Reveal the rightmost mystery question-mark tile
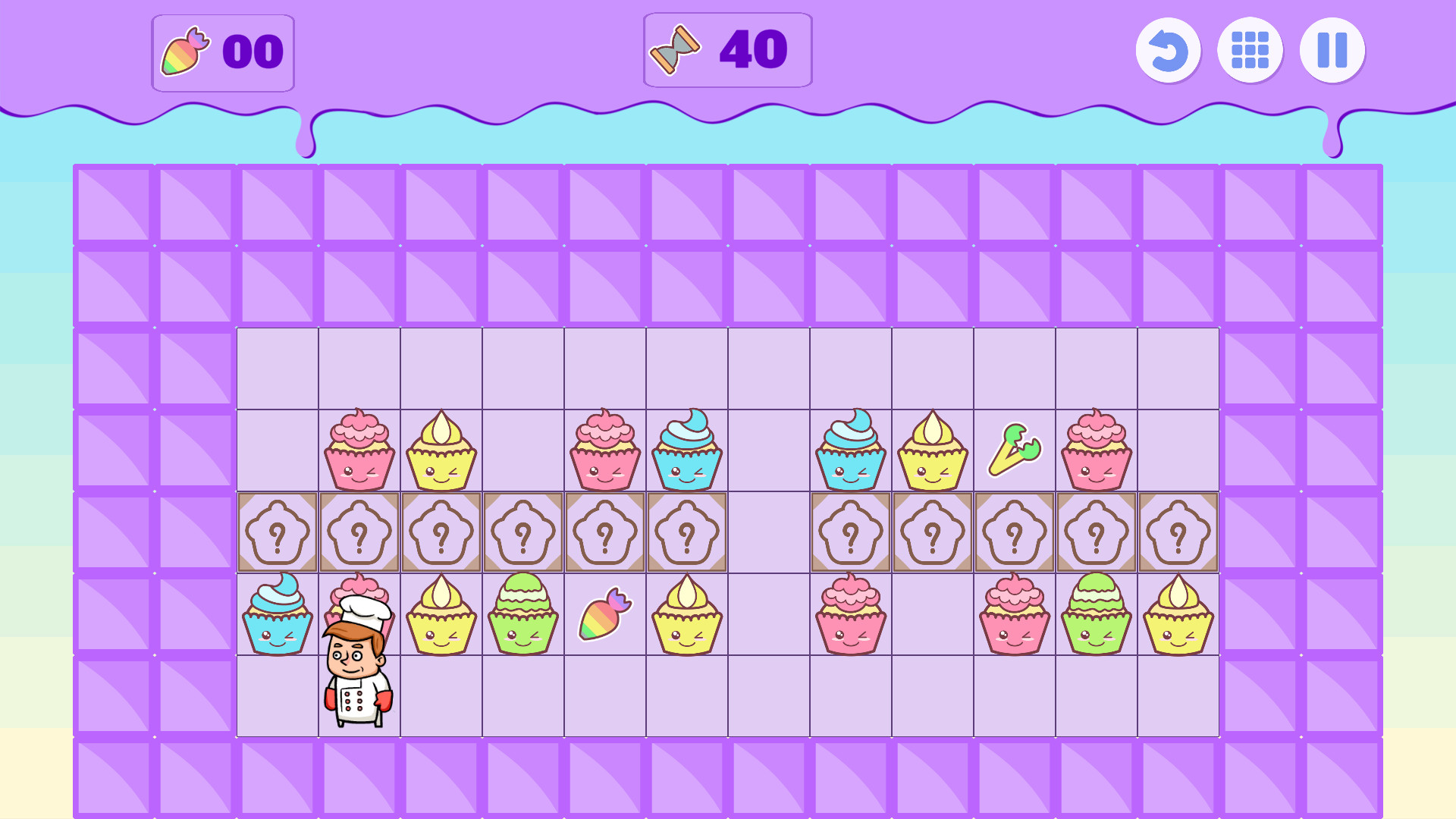 pyautogui.click(x=1178, y=531)
